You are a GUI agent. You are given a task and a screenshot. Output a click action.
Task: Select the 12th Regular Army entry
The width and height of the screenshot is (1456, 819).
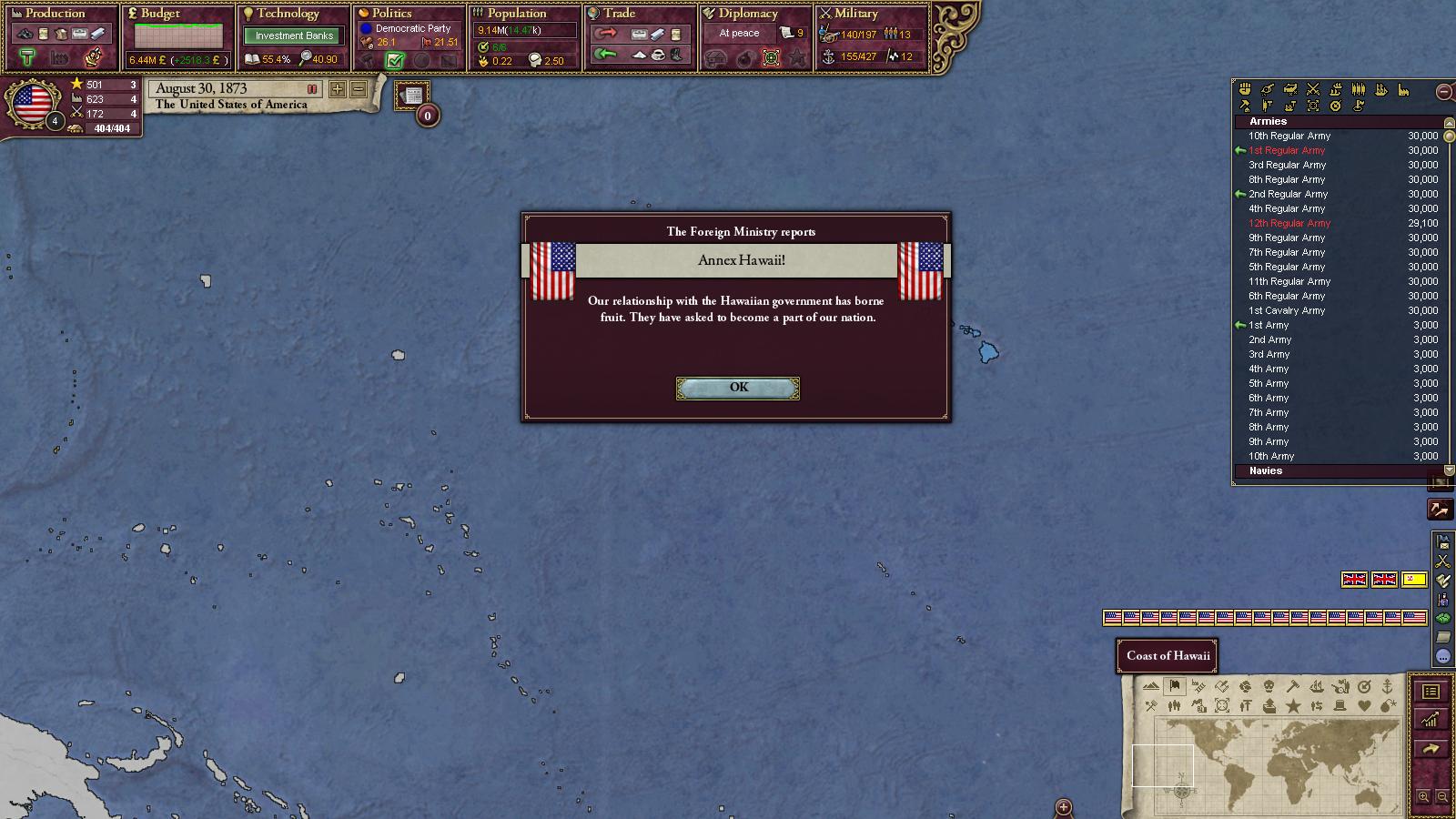coord(1289,223)
